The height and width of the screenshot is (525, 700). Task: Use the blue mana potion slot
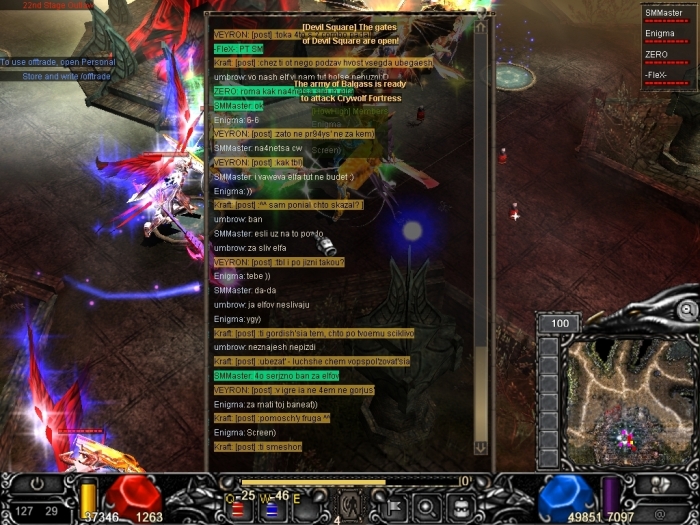point(270,508)
